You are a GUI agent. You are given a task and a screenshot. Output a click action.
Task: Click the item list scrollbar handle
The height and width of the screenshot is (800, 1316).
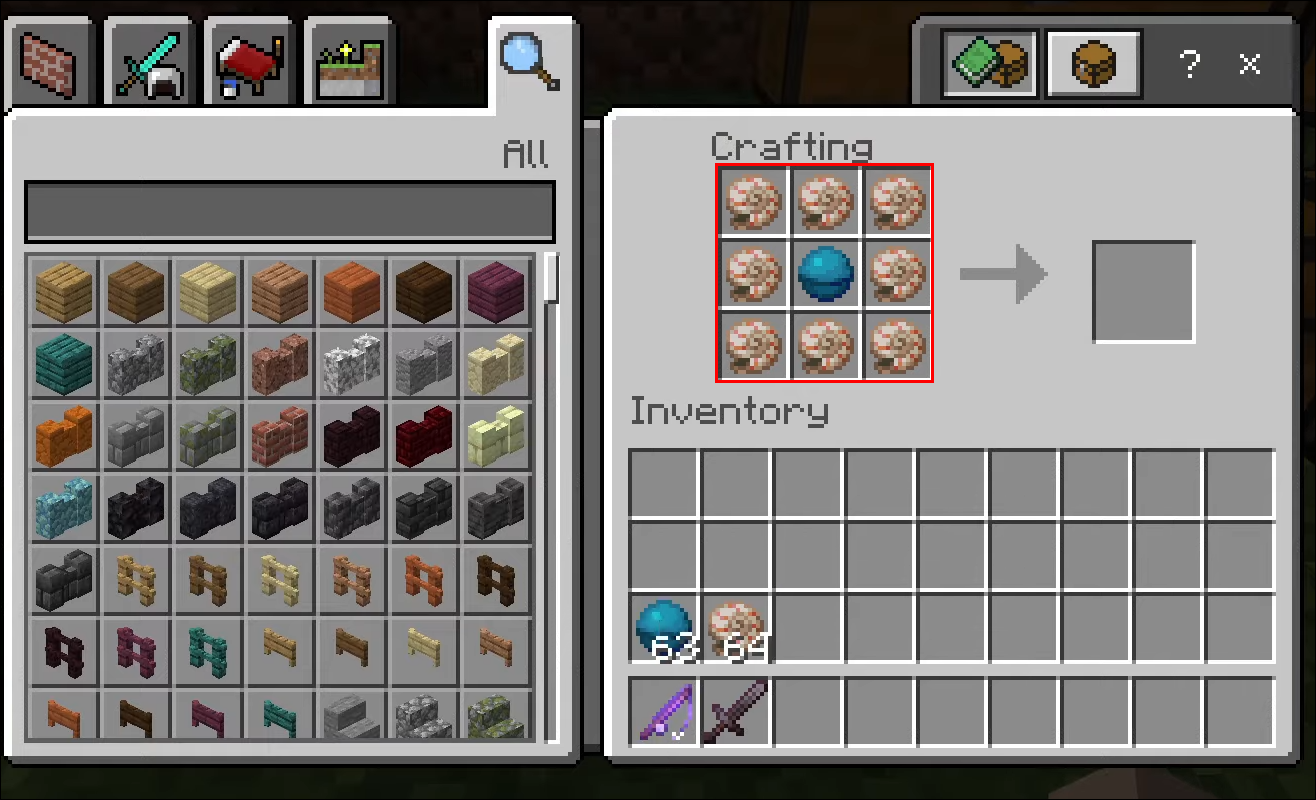click(551, 278)
